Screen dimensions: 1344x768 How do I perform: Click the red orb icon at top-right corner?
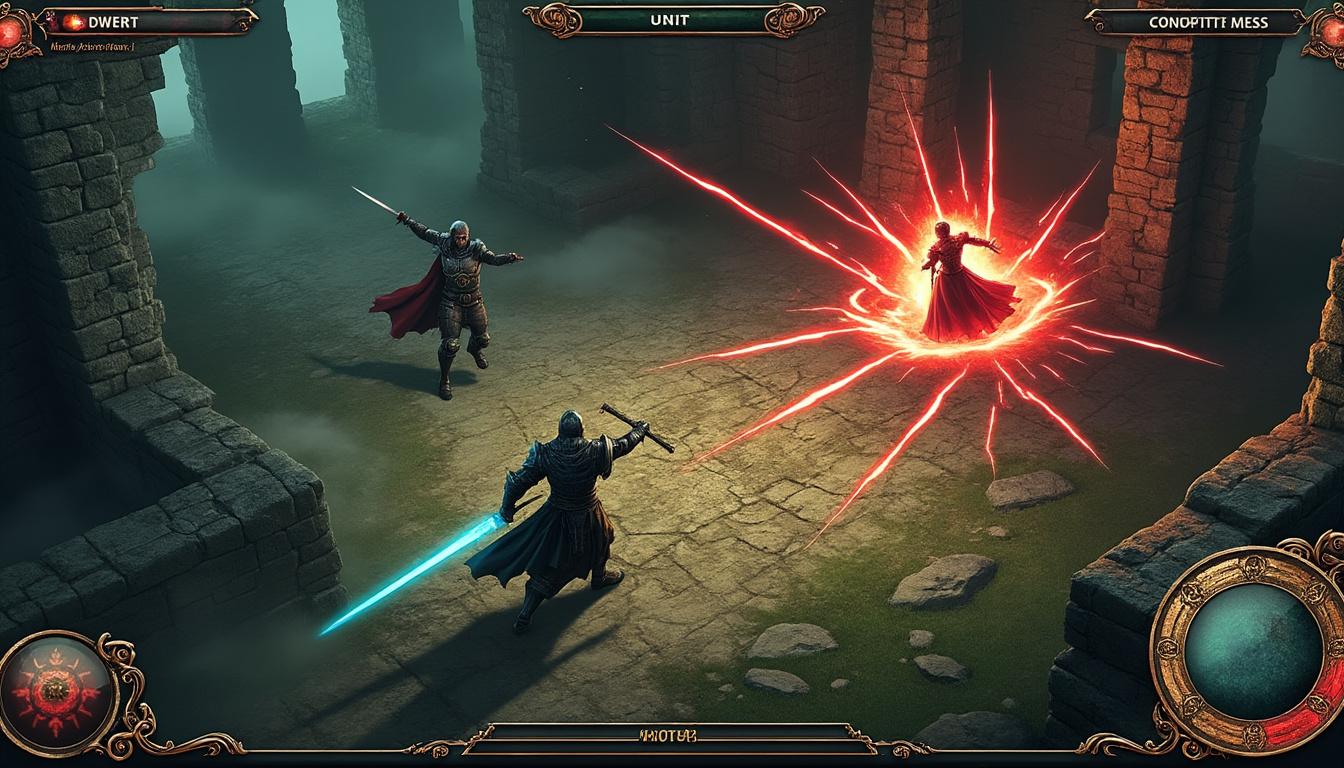point(1334,35)
